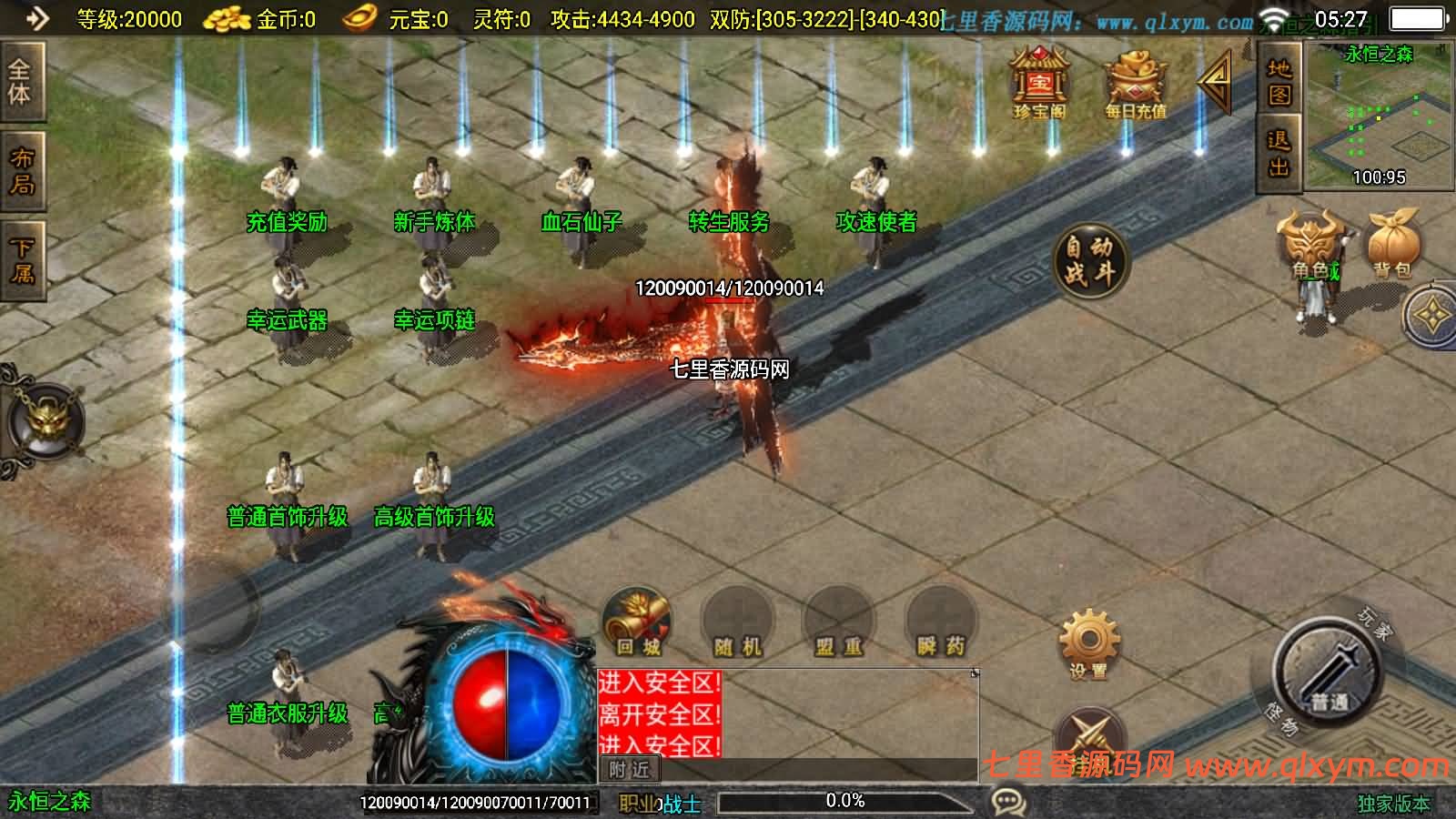1456x819 pixels.
Task: Activate the 随机 random teleport button
Action: 737,625
